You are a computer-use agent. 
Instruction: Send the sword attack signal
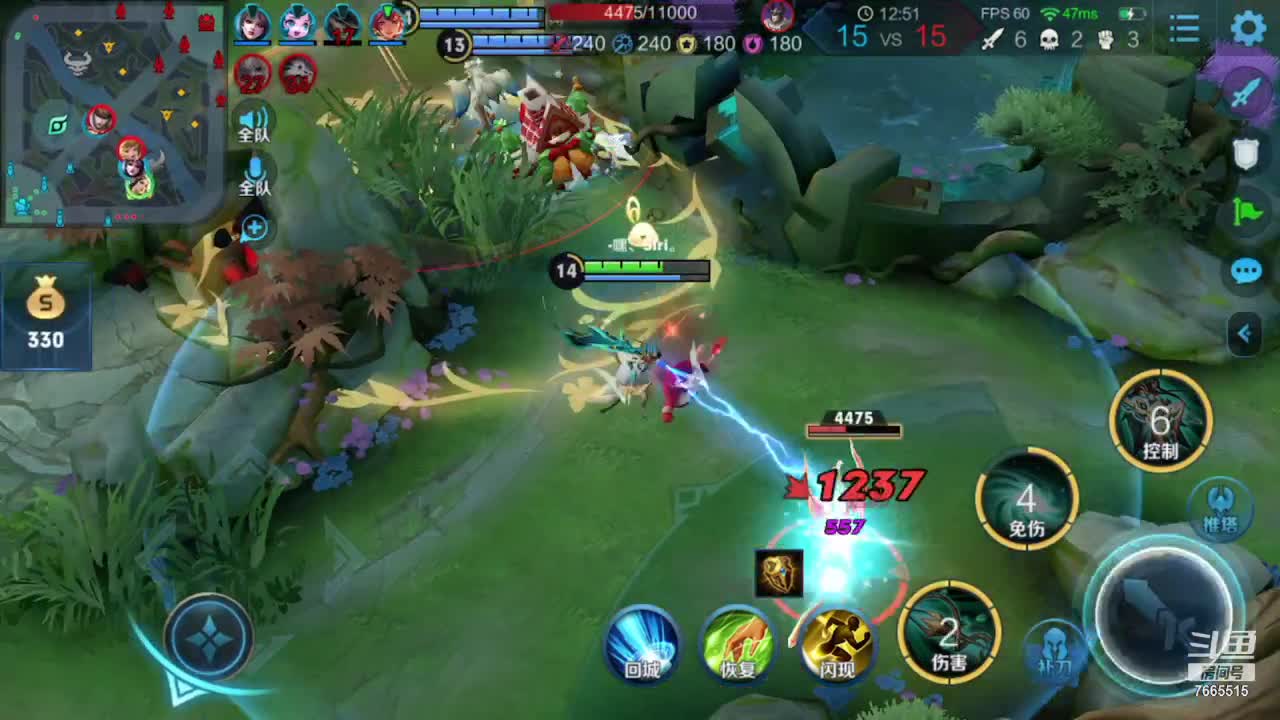tap(1246, 93)
